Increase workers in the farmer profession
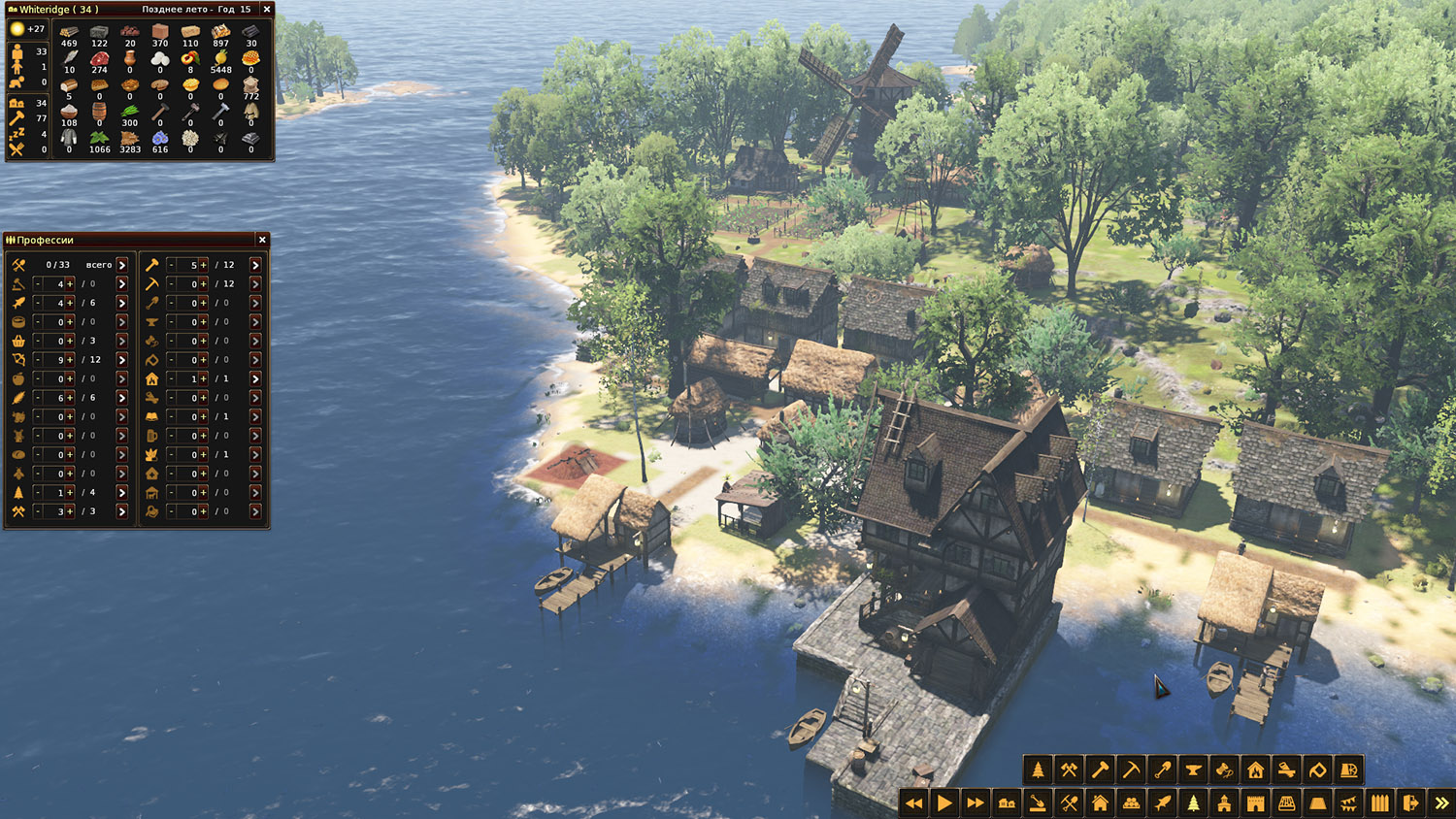Screen dimensions: 1456x819 pos(70,398)
